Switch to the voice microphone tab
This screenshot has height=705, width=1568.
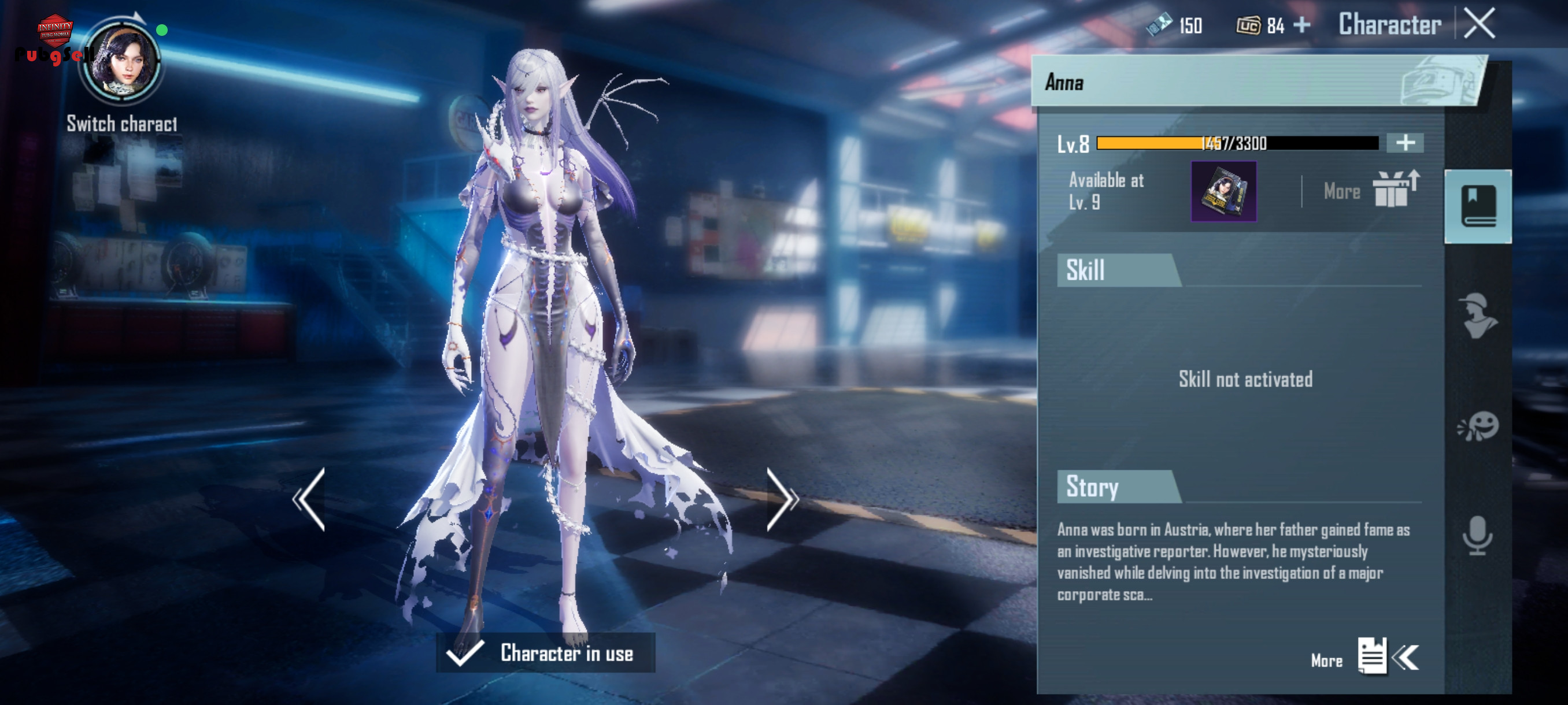tap(1477, 535)
